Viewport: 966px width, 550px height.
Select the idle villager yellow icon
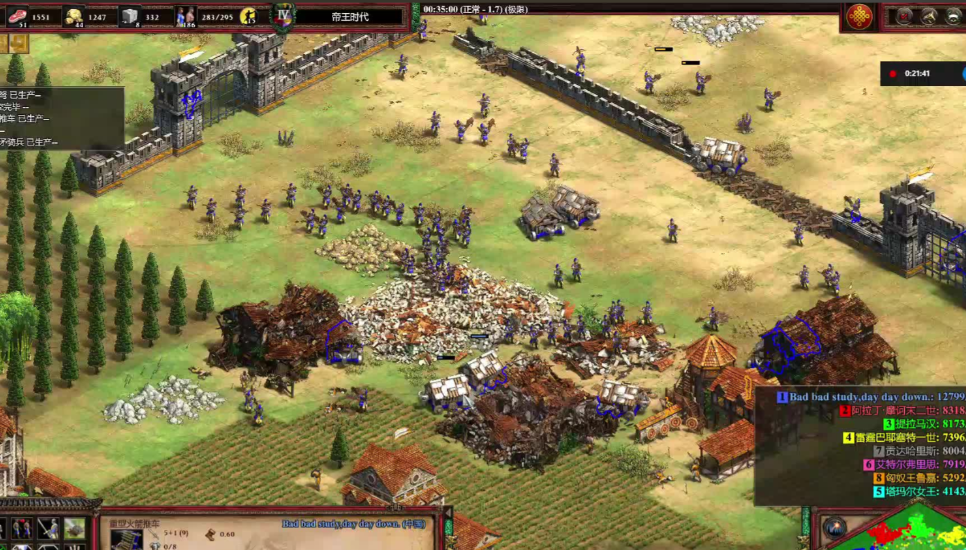tap(247, 16)
